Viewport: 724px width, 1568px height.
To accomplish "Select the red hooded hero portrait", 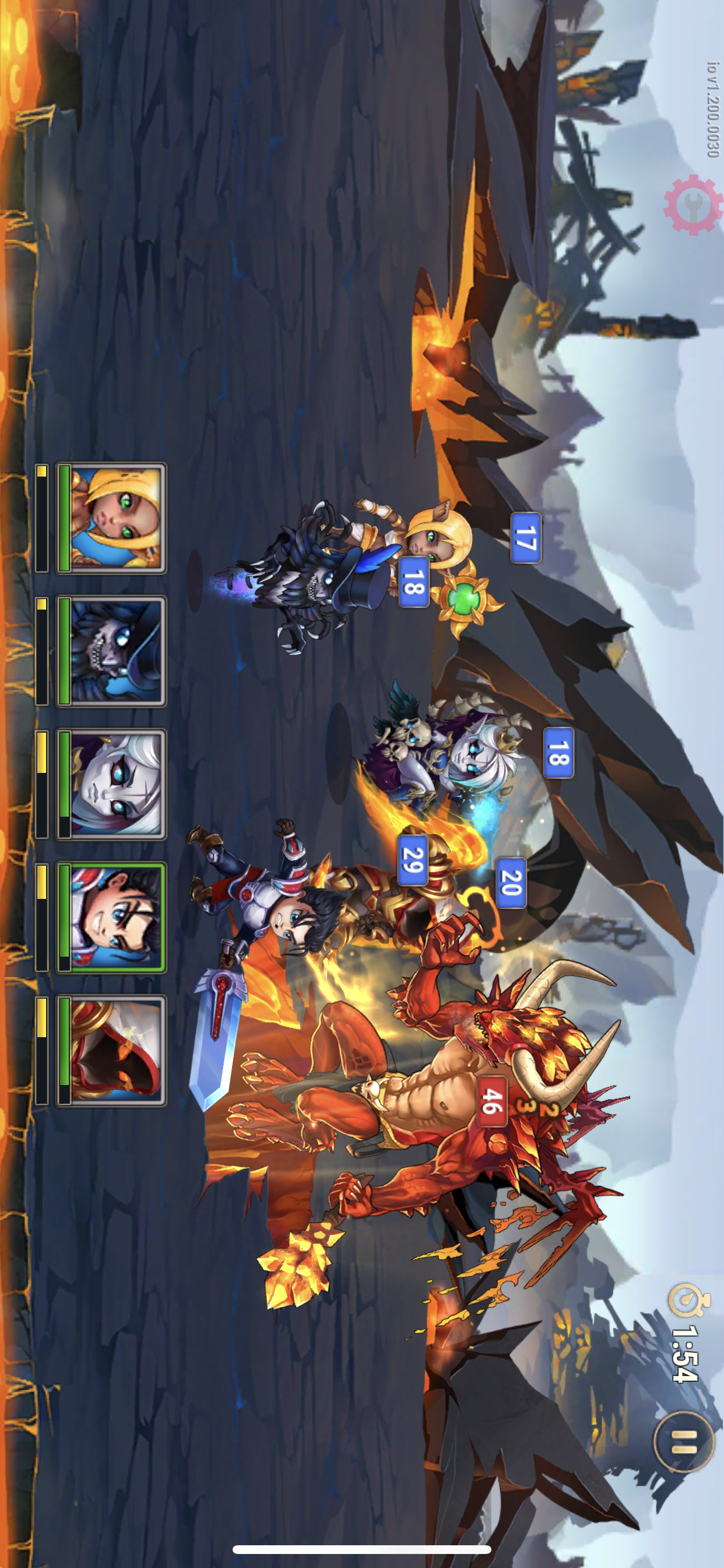I will tap(112, 1051).
